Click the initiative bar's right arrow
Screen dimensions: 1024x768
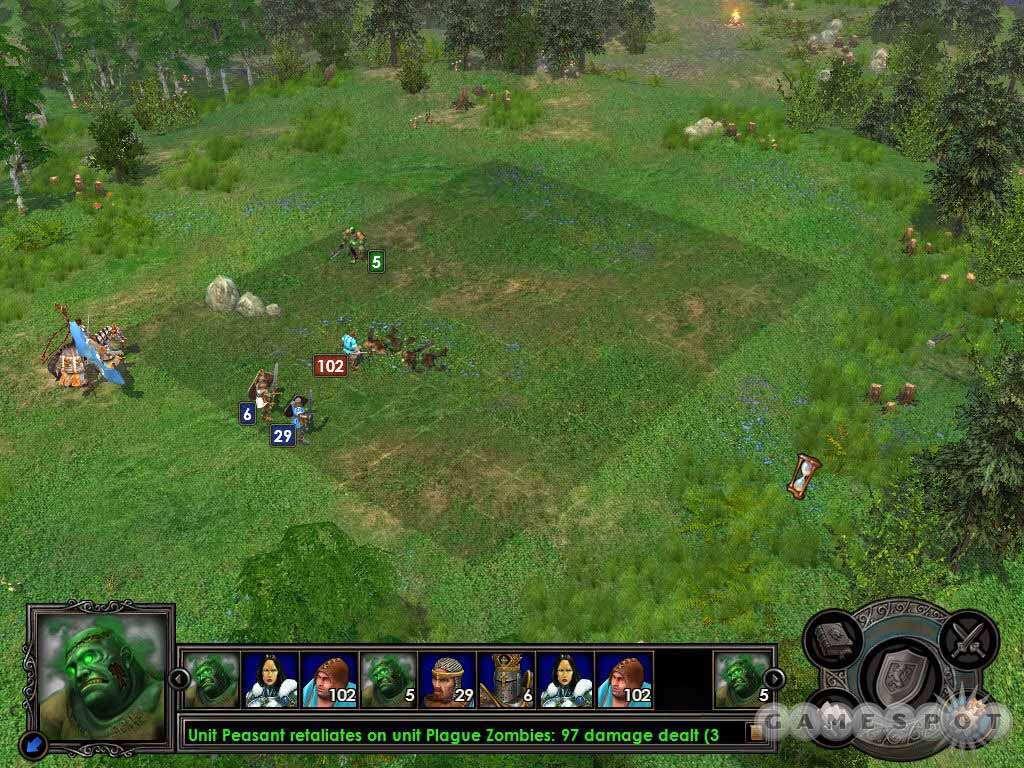(774, 679)
